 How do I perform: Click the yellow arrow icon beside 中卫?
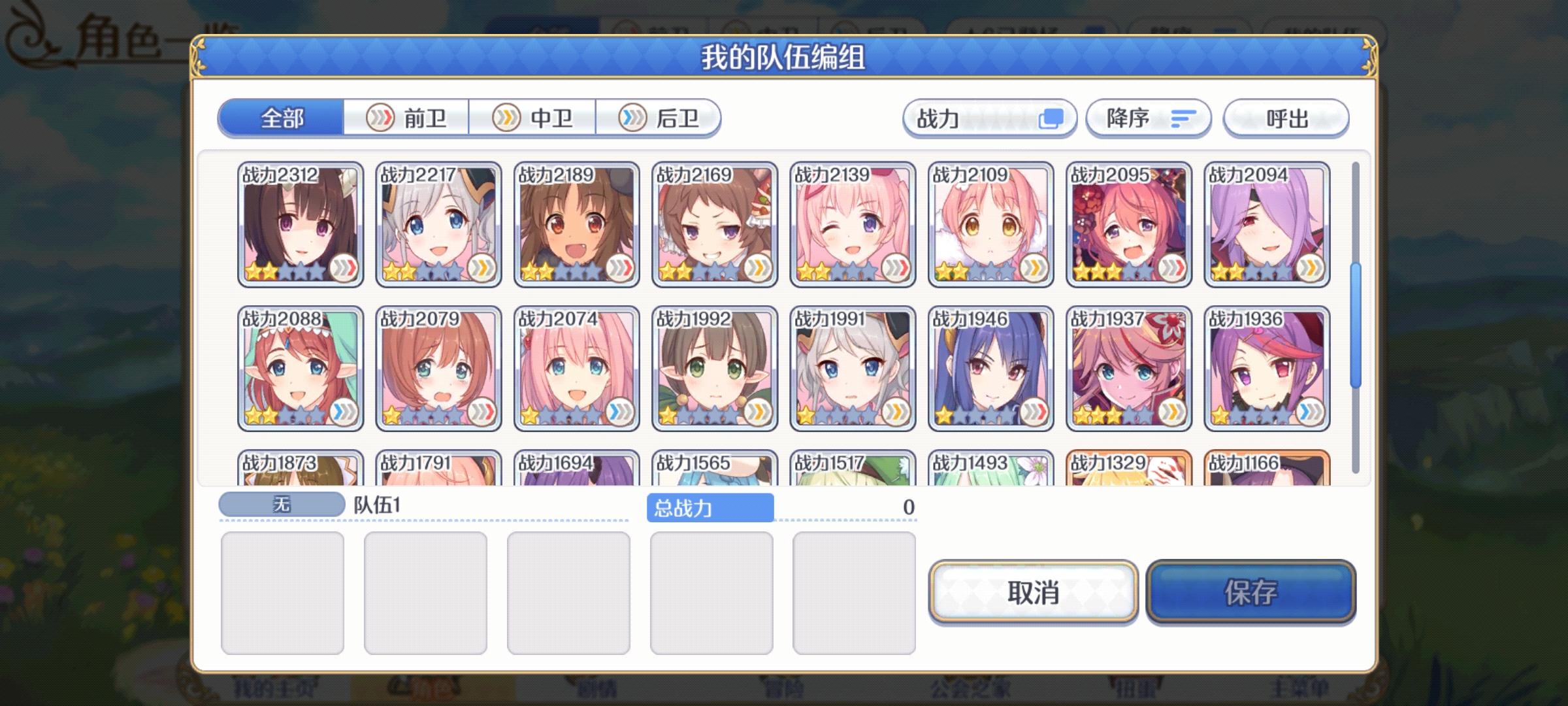(506, 118)
